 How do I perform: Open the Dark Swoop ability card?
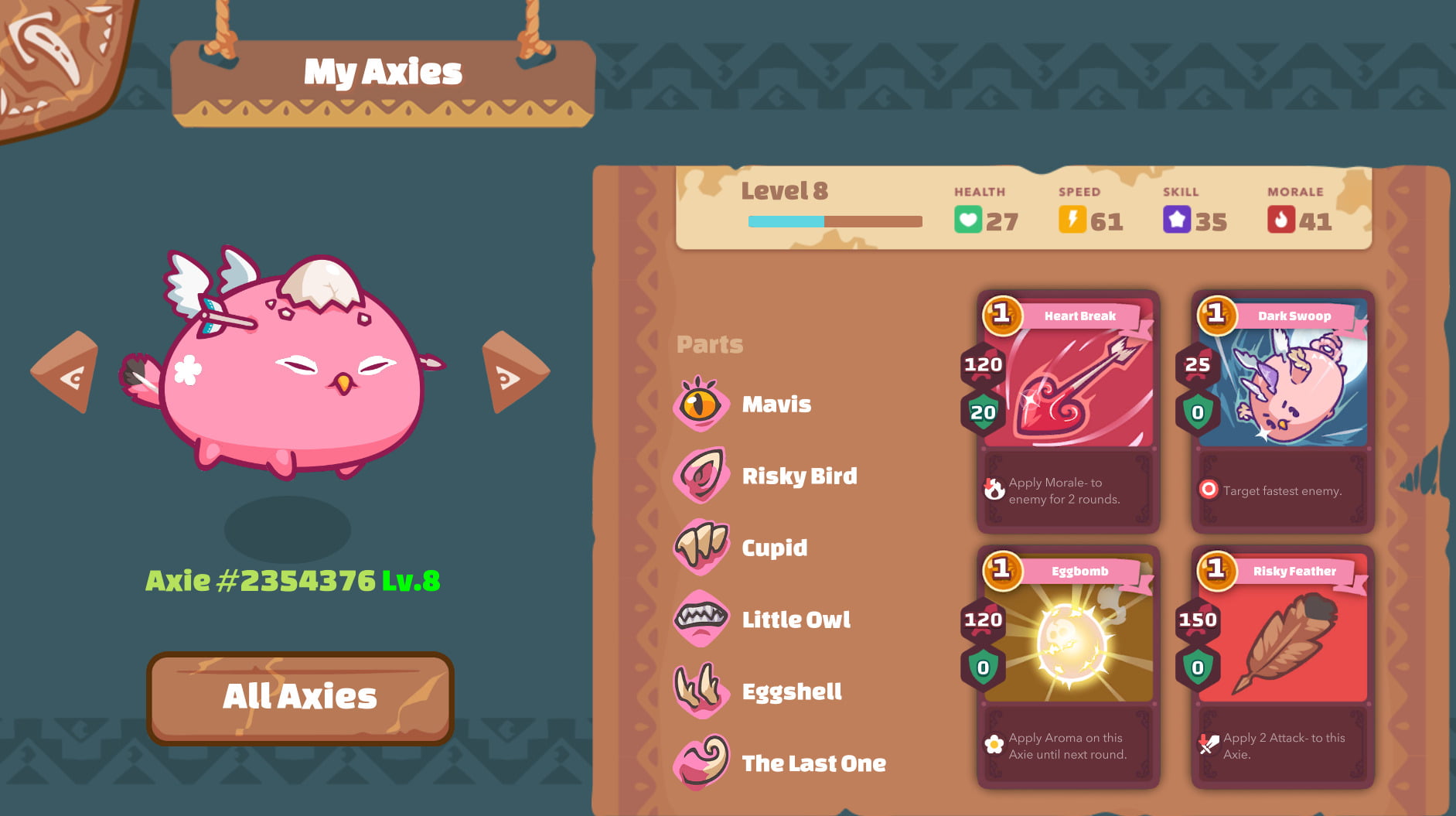[x=1282, y=411]
